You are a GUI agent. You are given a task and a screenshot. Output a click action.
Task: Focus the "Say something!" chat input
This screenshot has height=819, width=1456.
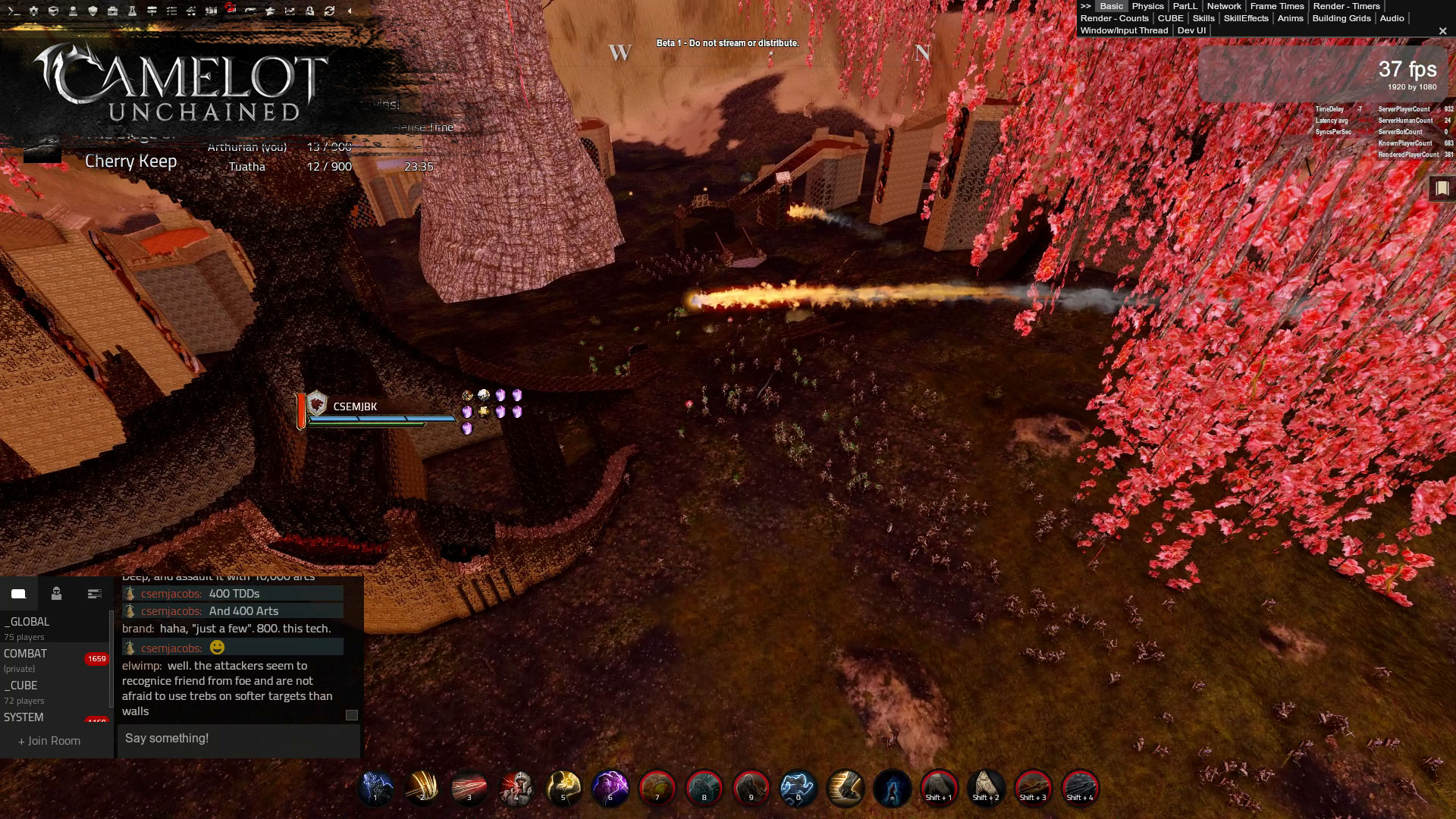tap(238, 739)
